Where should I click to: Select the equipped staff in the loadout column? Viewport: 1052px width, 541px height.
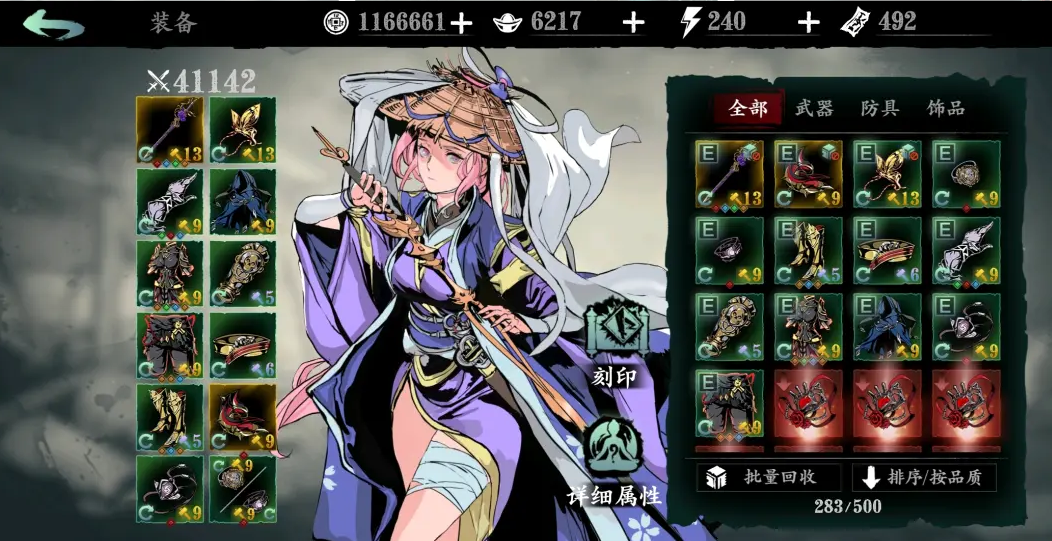[x=170, y=130]
